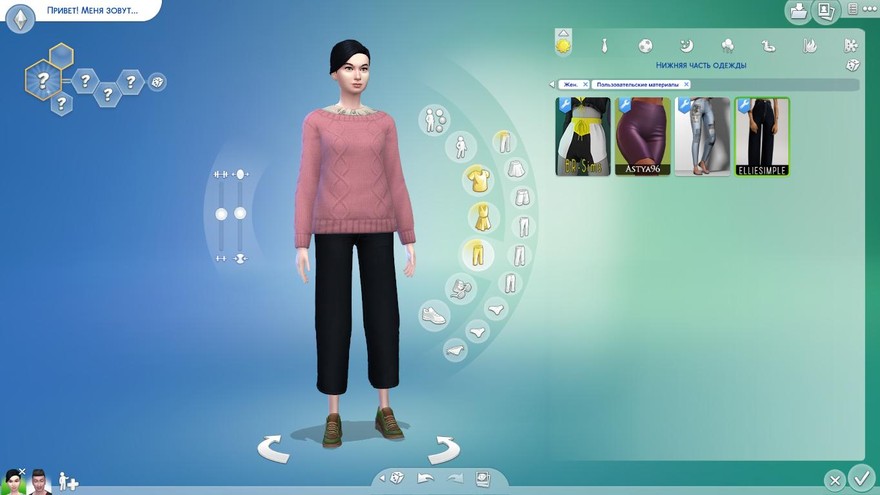
Task: Remove the 'Пользовательские материалы' filter tag
Action: pyautogui.click(x=686, y=85)
